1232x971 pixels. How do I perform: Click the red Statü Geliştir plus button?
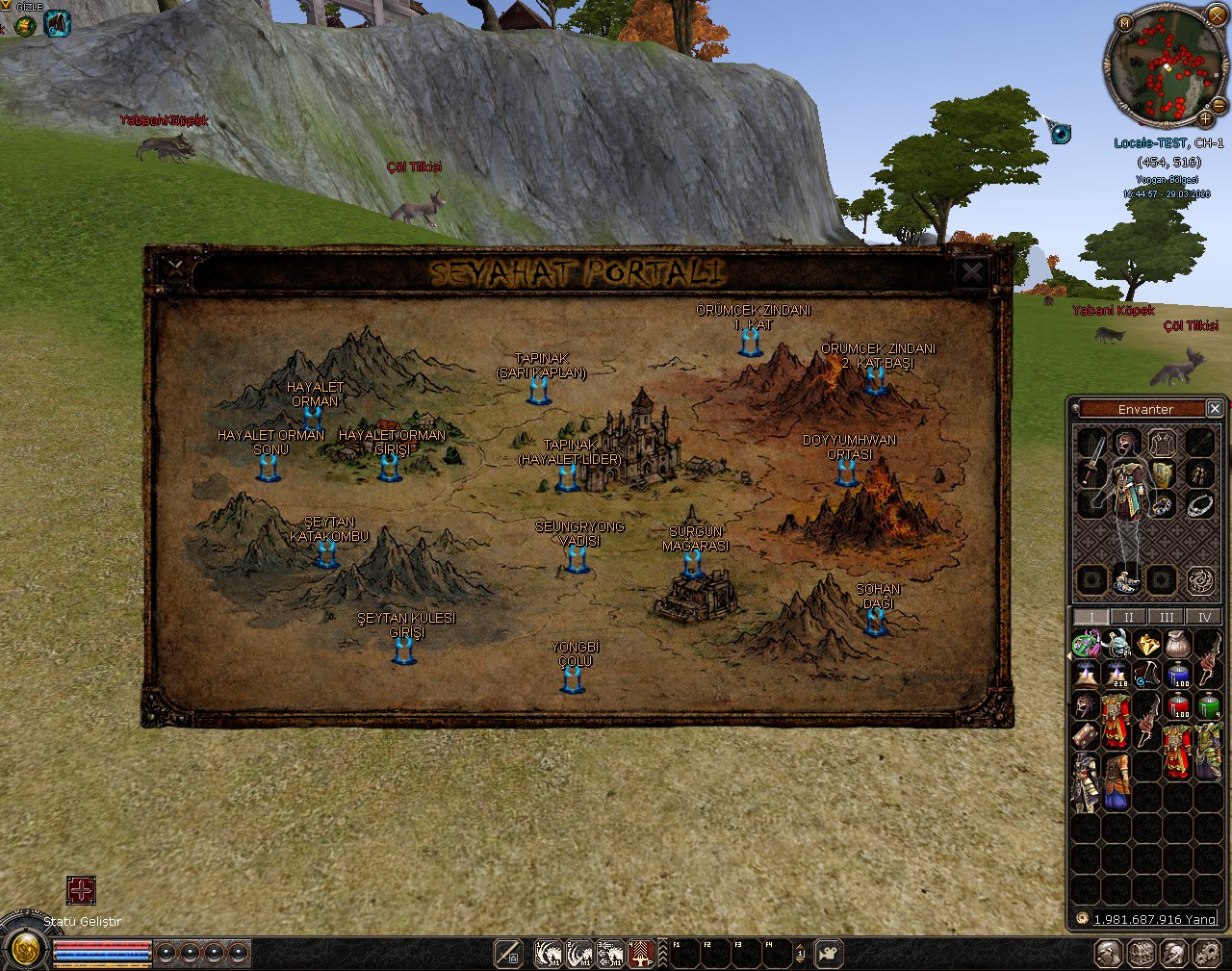coord(81,890)
